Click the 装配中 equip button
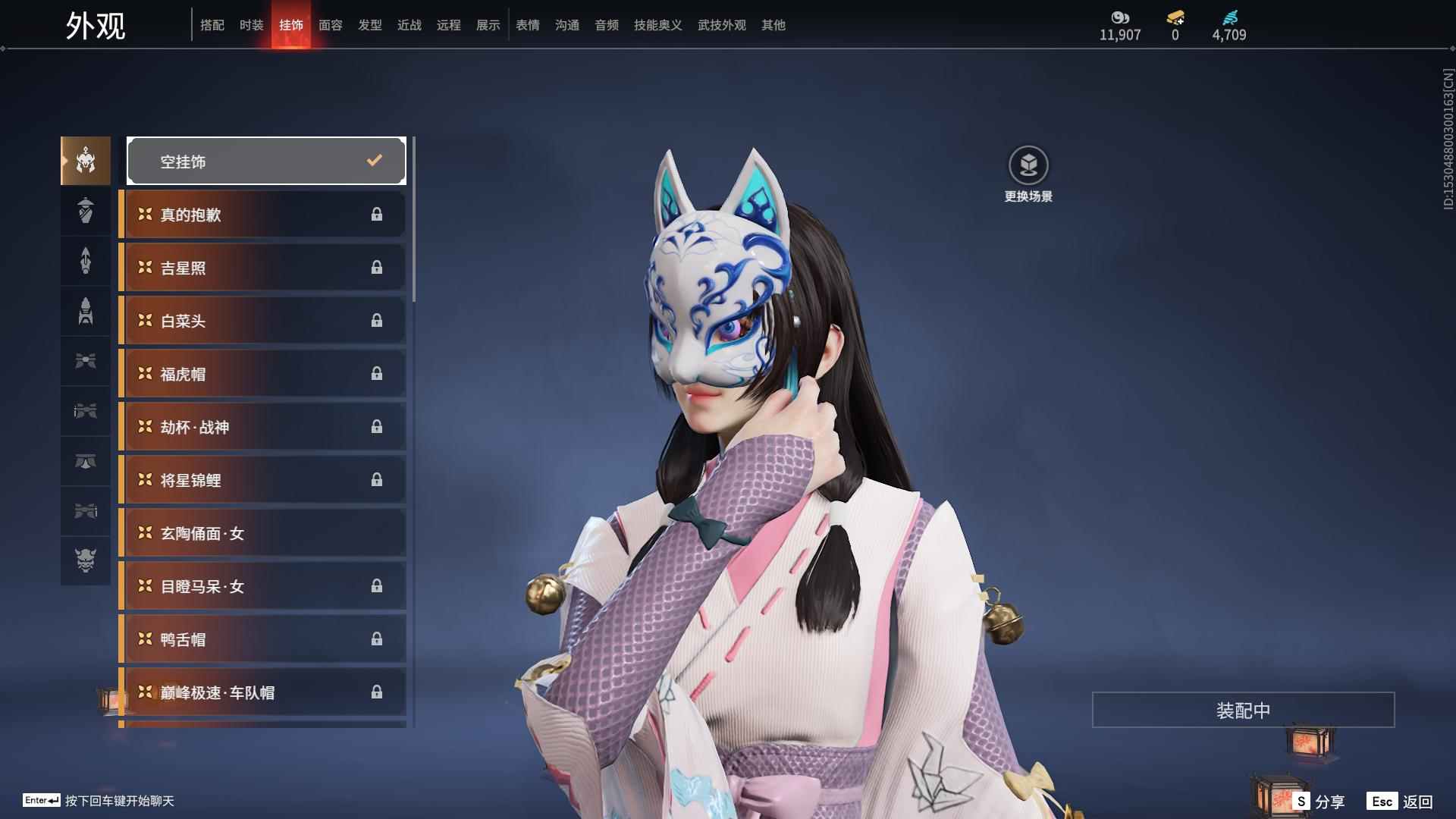Viewport: 1456px width, 819px height. 1243,710
